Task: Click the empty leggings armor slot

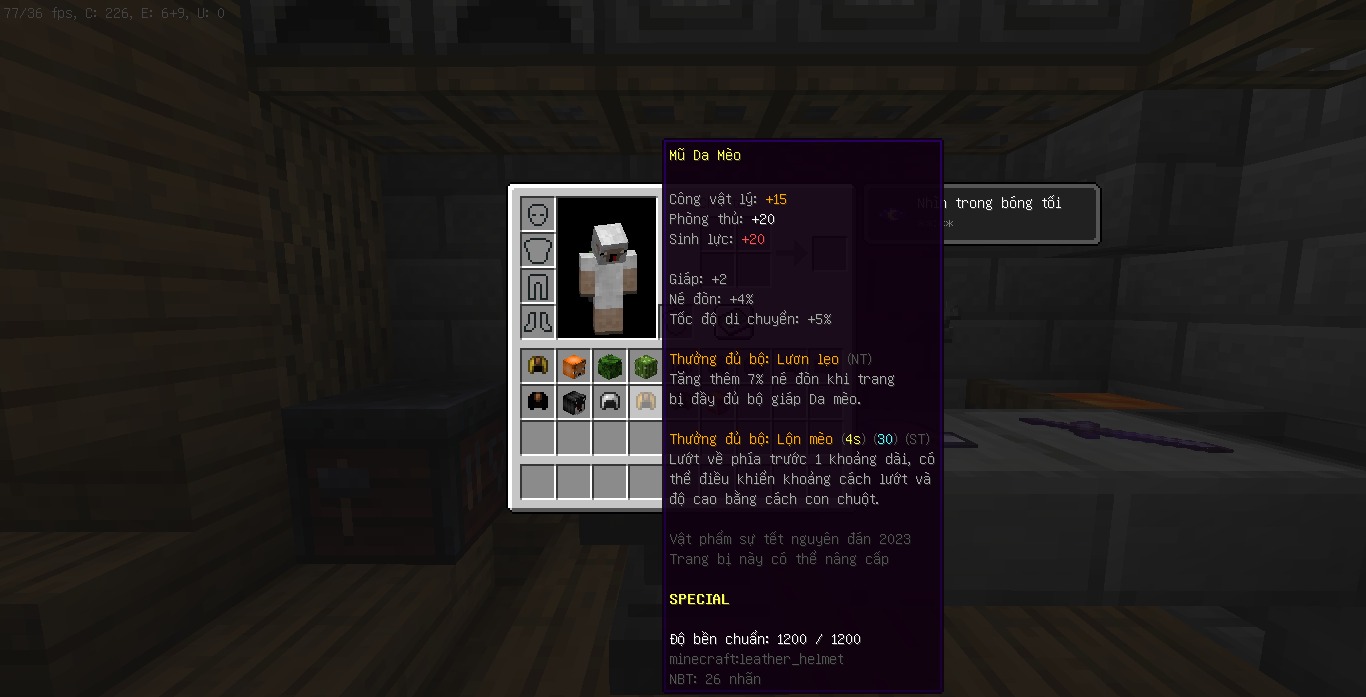Action: tap(538, 286)
